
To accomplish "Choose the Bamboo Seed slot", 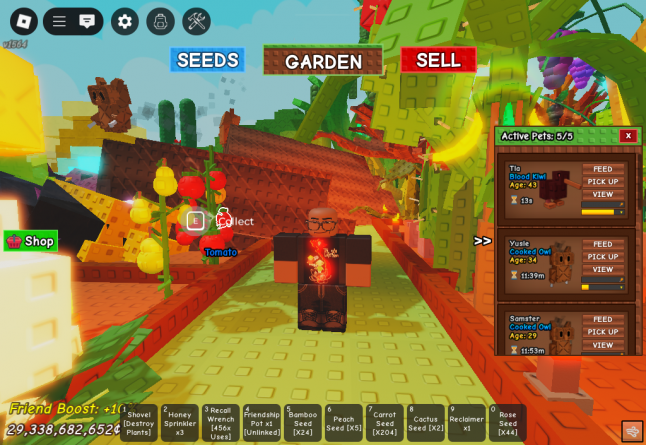I will (x=303, y=423).
